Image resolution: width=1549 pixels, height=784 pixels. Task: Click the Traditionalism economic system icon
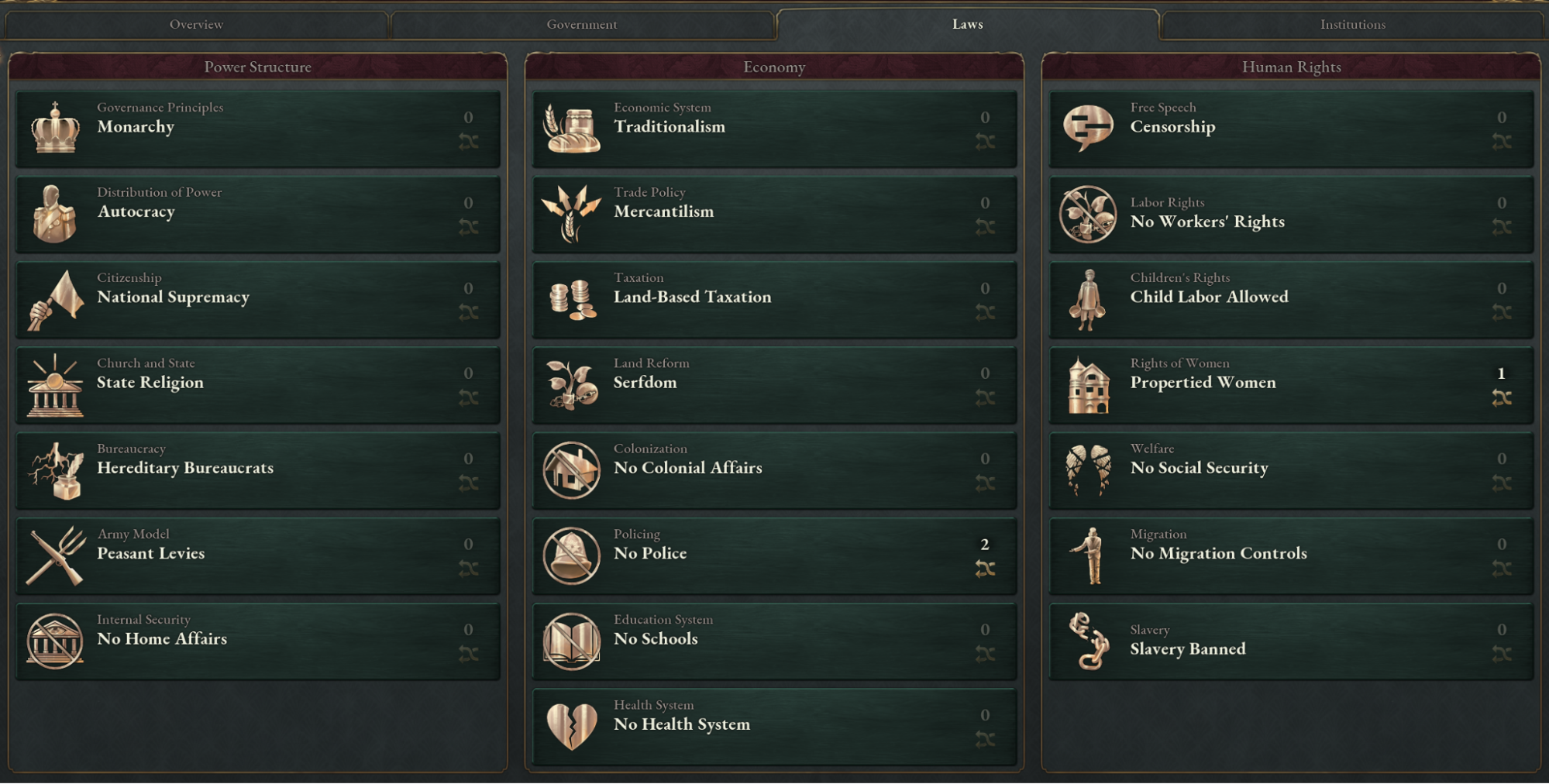pyautogui.click(x=571, y=128)
